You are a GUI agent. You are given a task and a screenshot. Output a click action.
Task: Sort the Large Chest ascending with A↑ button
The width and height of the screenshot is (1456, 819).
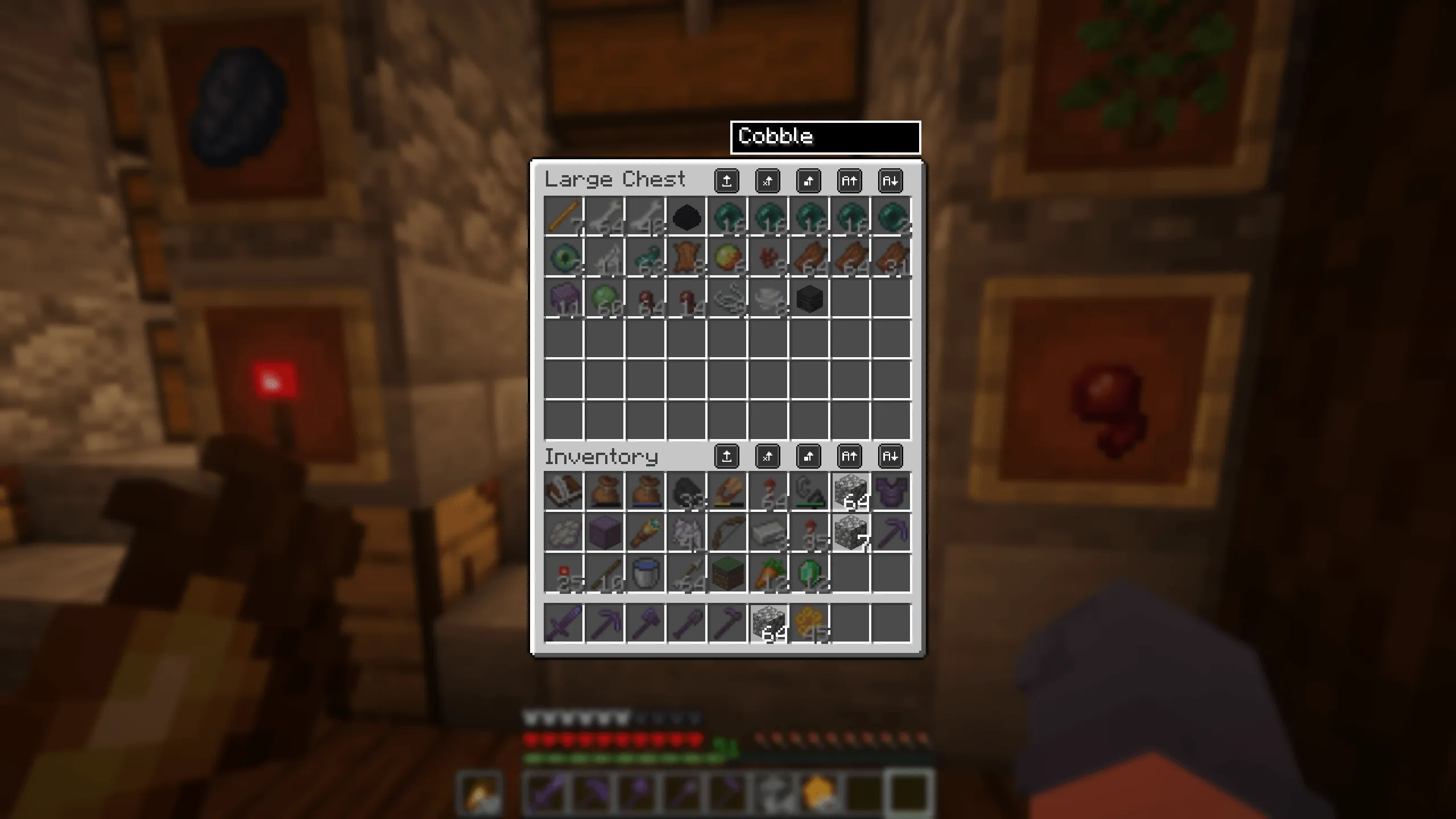[850, 182]
